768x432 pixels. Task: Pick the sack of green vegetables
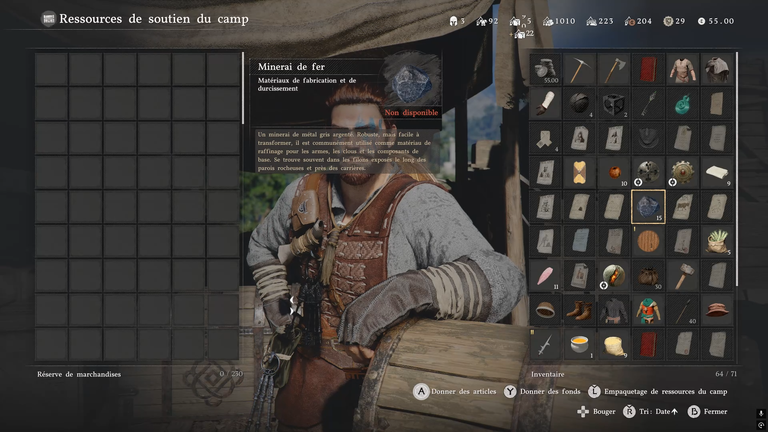click(717, 241)
